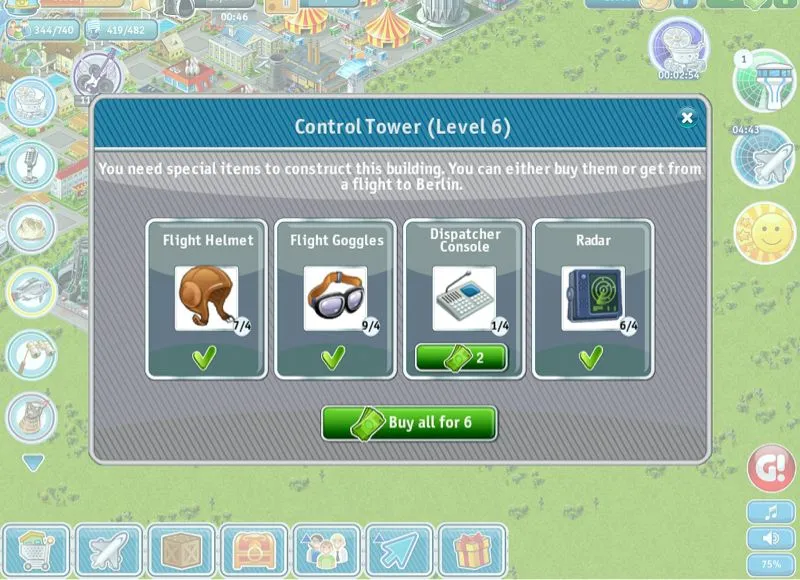Buy the Dispatcher Console for 2
Viewport: 800px width, 580px height.
pos(463,358)
